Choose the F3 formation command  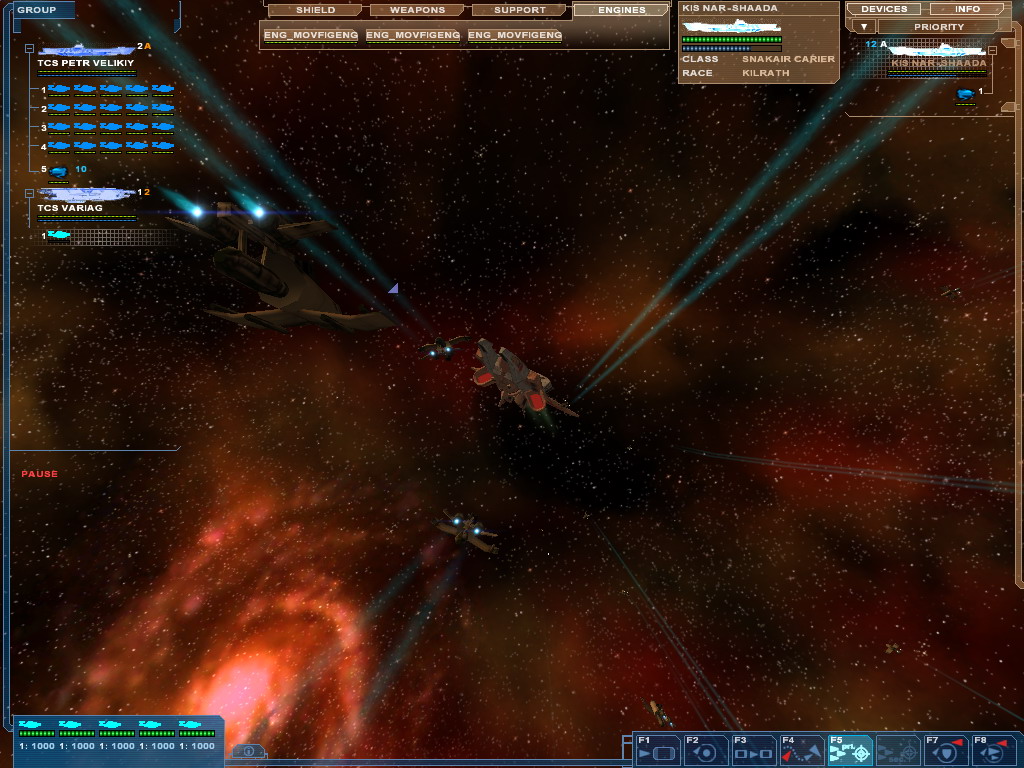(752, 750)
